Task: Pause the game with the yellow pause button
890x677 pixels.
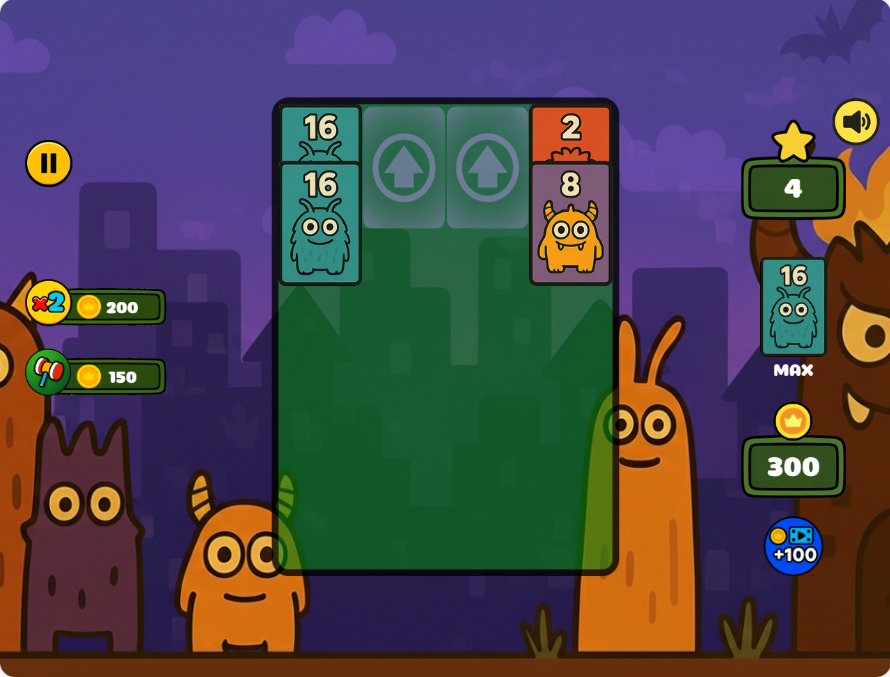Action: click(48, 163)
